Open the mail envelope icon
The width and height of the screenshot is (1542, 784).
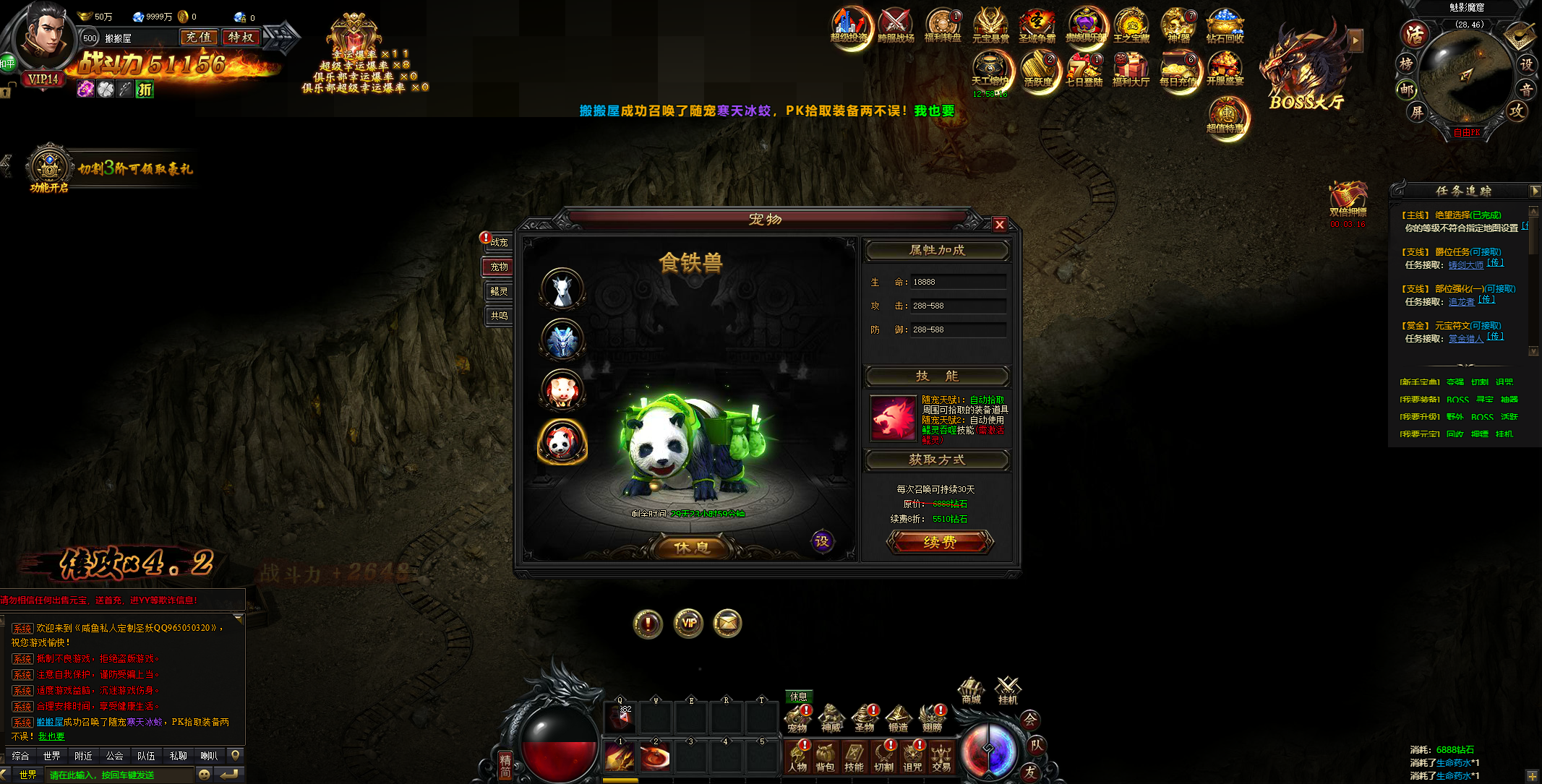point(727,624)
